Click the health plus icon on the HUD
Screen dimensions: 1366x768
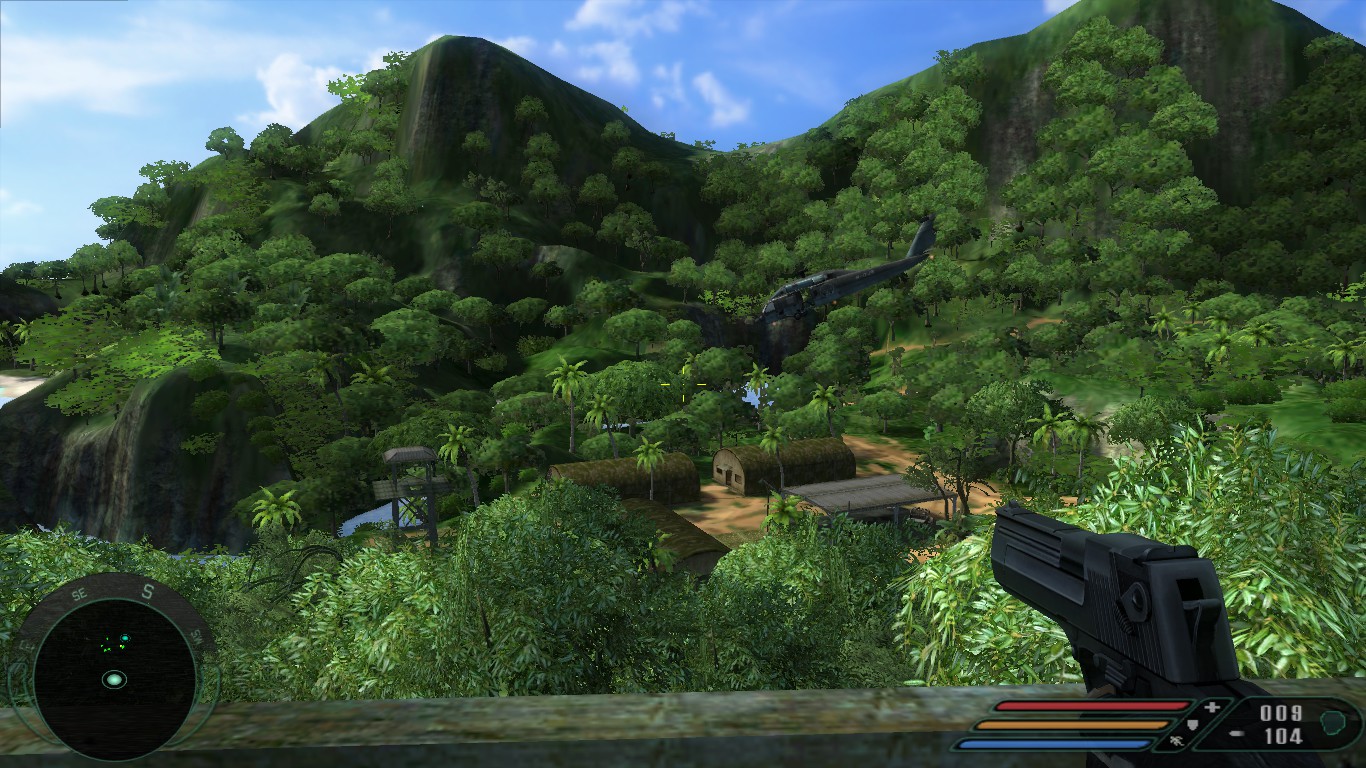point(1212,707)
